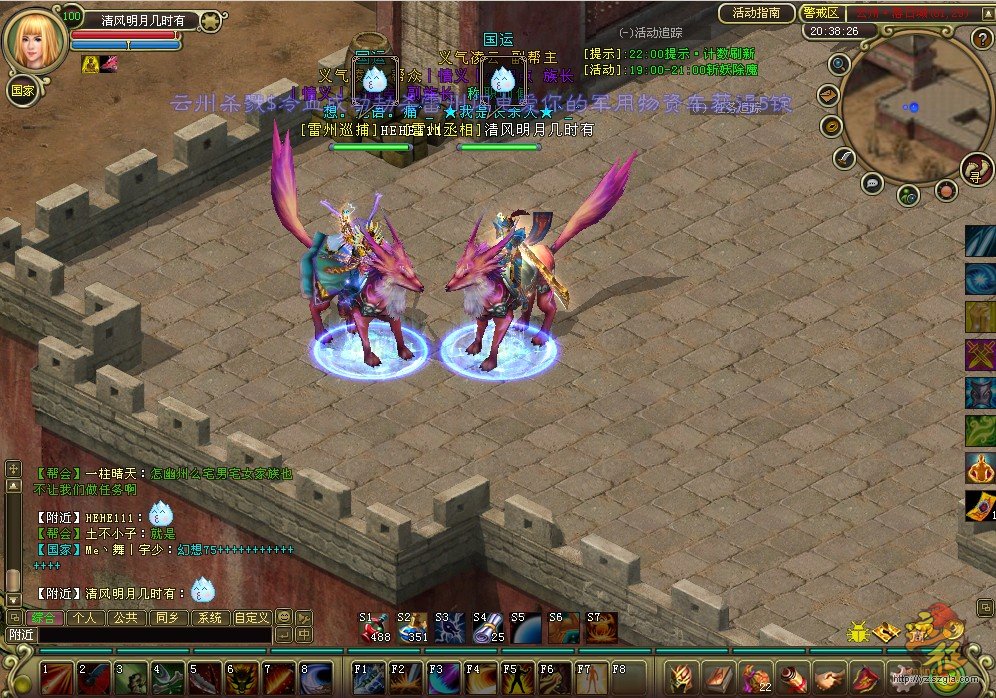
Task: Select the 自定义 chat tab
Action: coord(251,618)
